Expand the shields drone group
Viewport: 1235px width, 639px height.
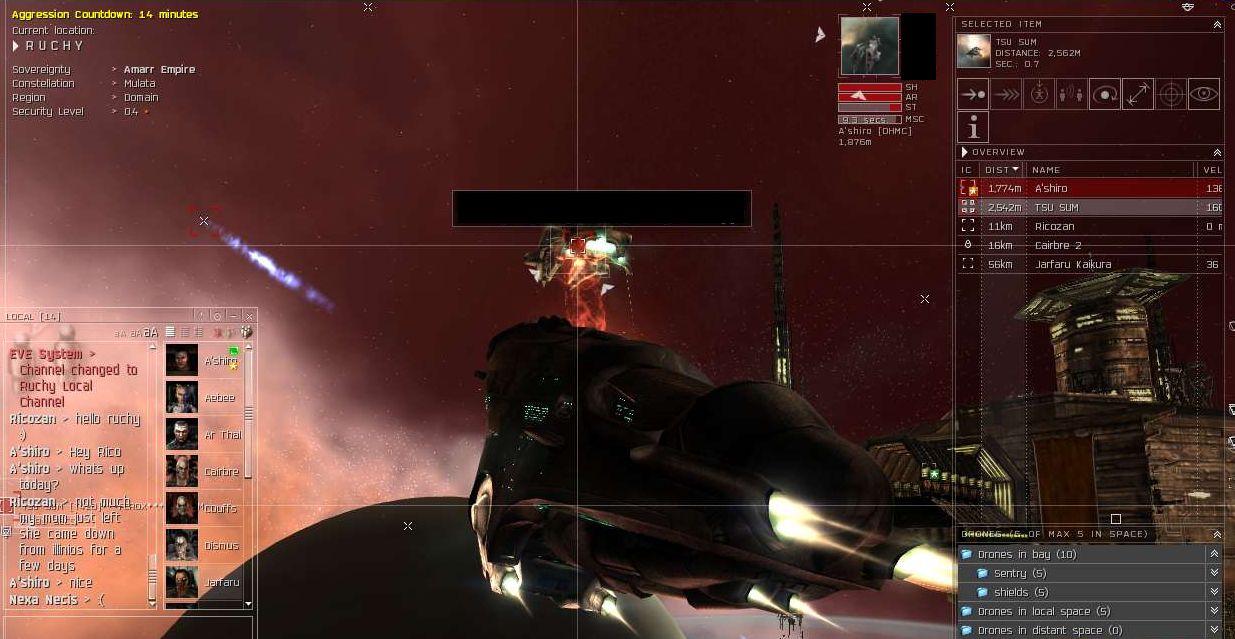coord(1214,592)
